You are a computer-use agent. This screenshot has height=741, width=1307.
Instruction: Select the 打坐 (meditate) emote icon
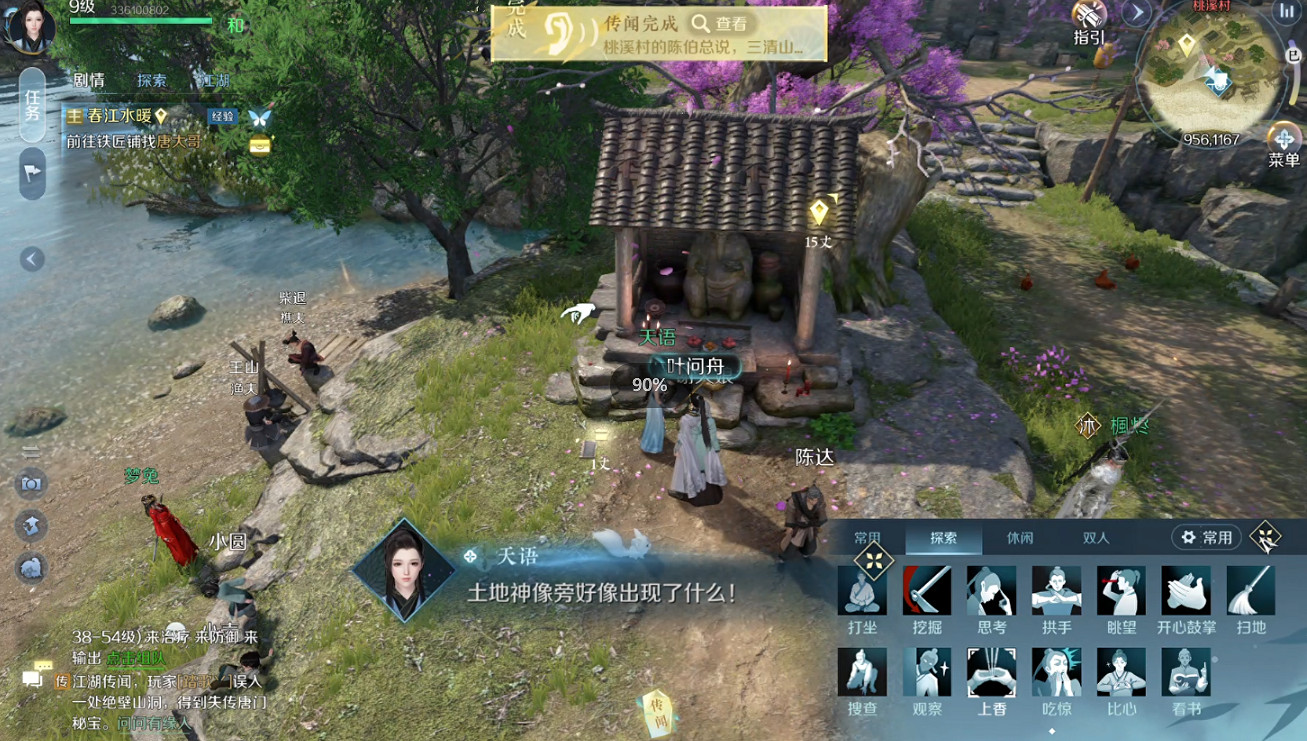click(862, 590)
